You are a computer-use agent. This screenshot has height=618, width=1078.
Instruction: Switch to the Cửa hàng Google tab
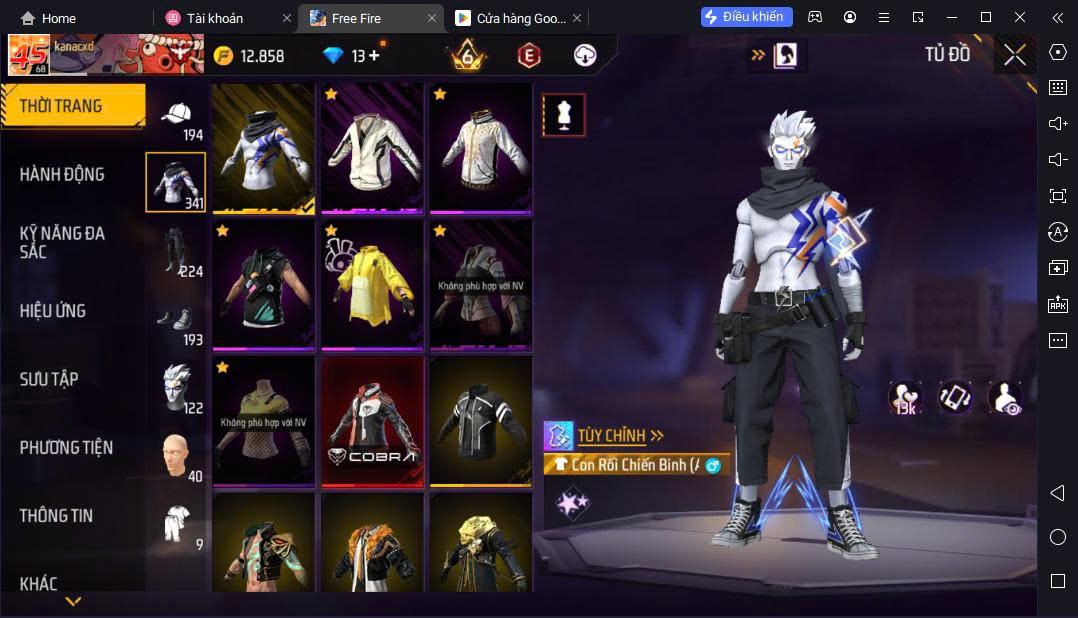click(x=510, y=18)
